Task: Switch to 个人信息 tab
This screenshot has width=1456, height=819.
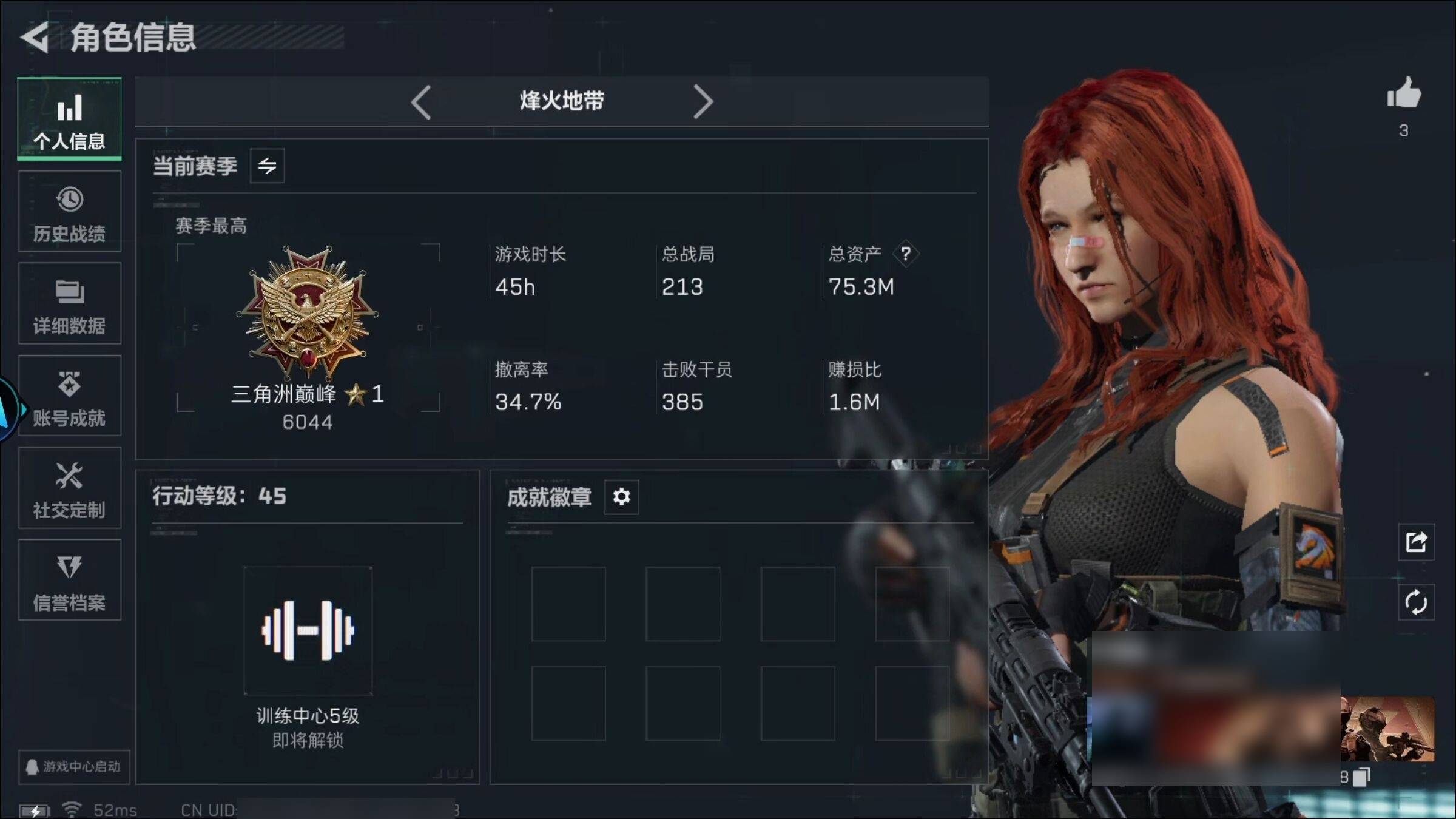Action: (69, 119)
